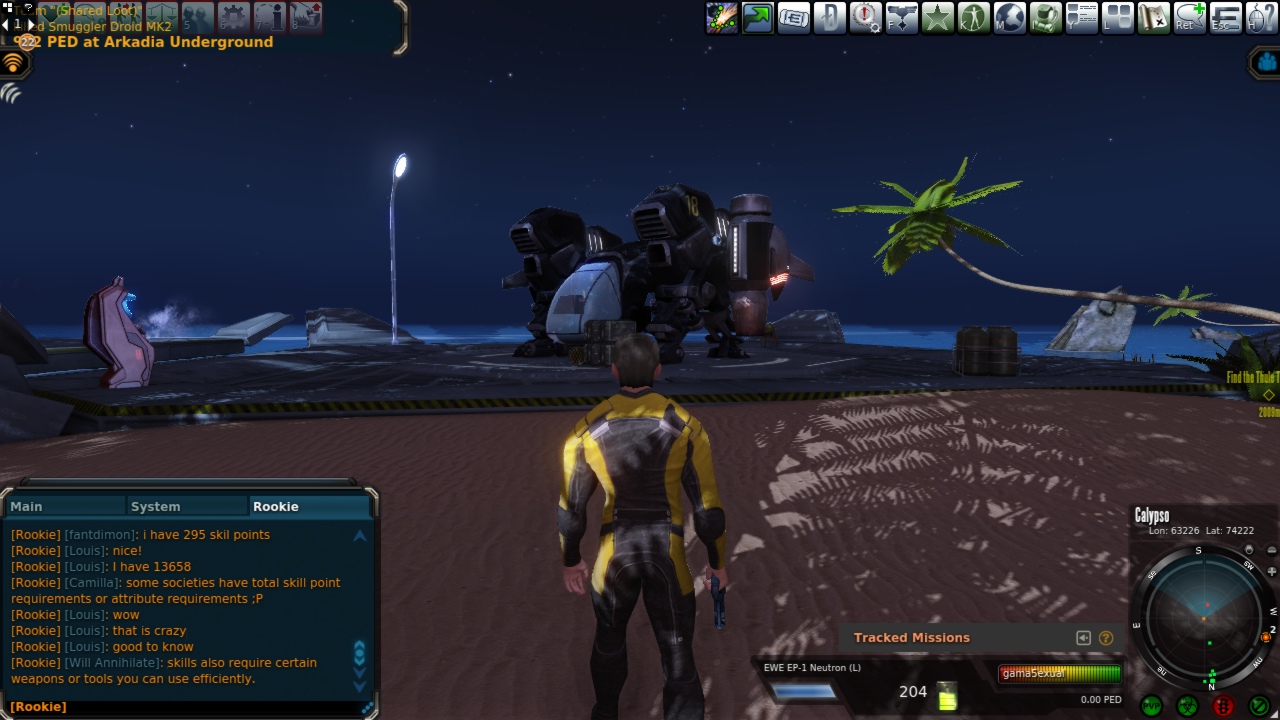This screenshot has width=1280, height=720.
Task: Open the green star icon
Action: [937, 17]
